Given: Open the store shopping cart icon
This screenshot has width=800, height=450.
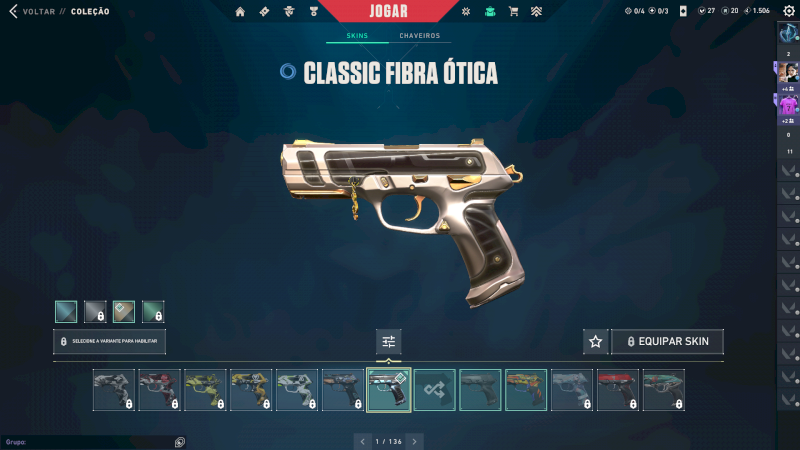Looking at the screenshot, I should [513, 11].
